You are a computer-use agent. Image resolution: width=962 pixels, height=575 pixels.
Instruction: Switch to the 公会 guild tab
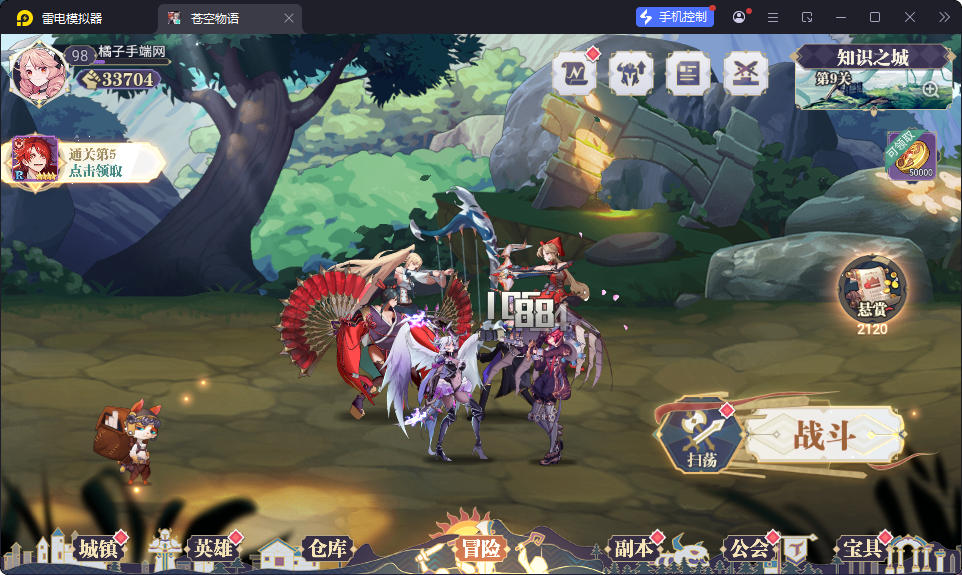click(749, 548)
